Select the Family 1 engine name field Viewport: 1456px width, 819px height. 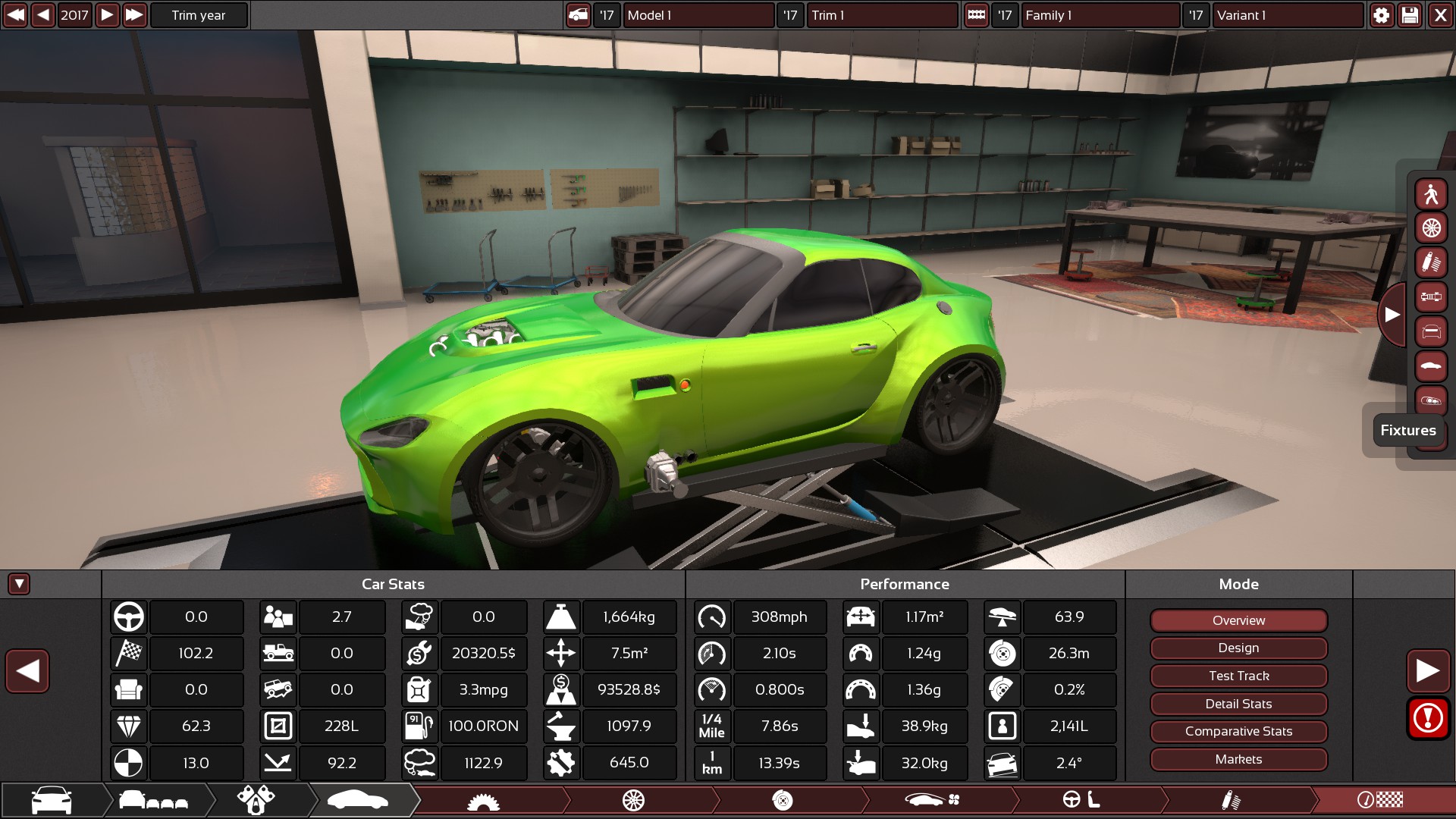click(1100, 15)
